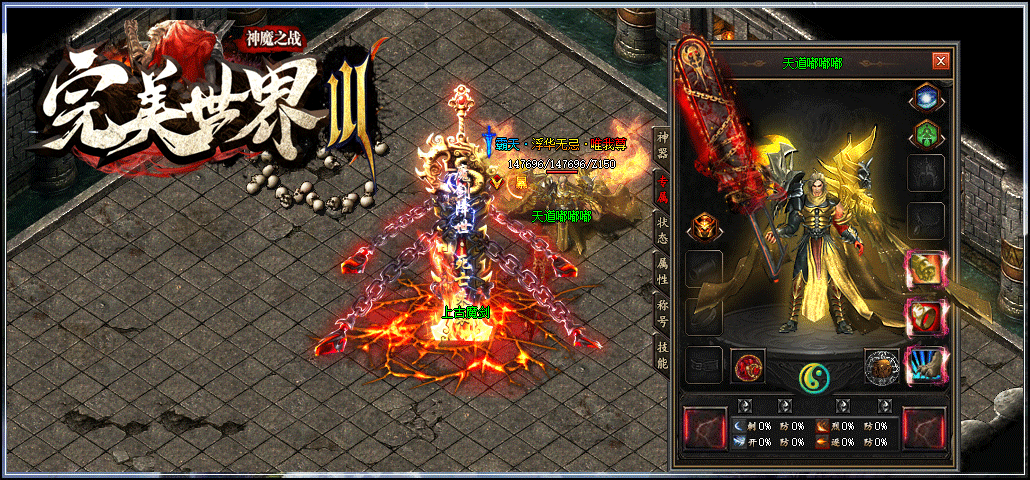This screenshot has width=1030, height=480.
Task: Switch to the 称号 tab
Action: point(662,312)
